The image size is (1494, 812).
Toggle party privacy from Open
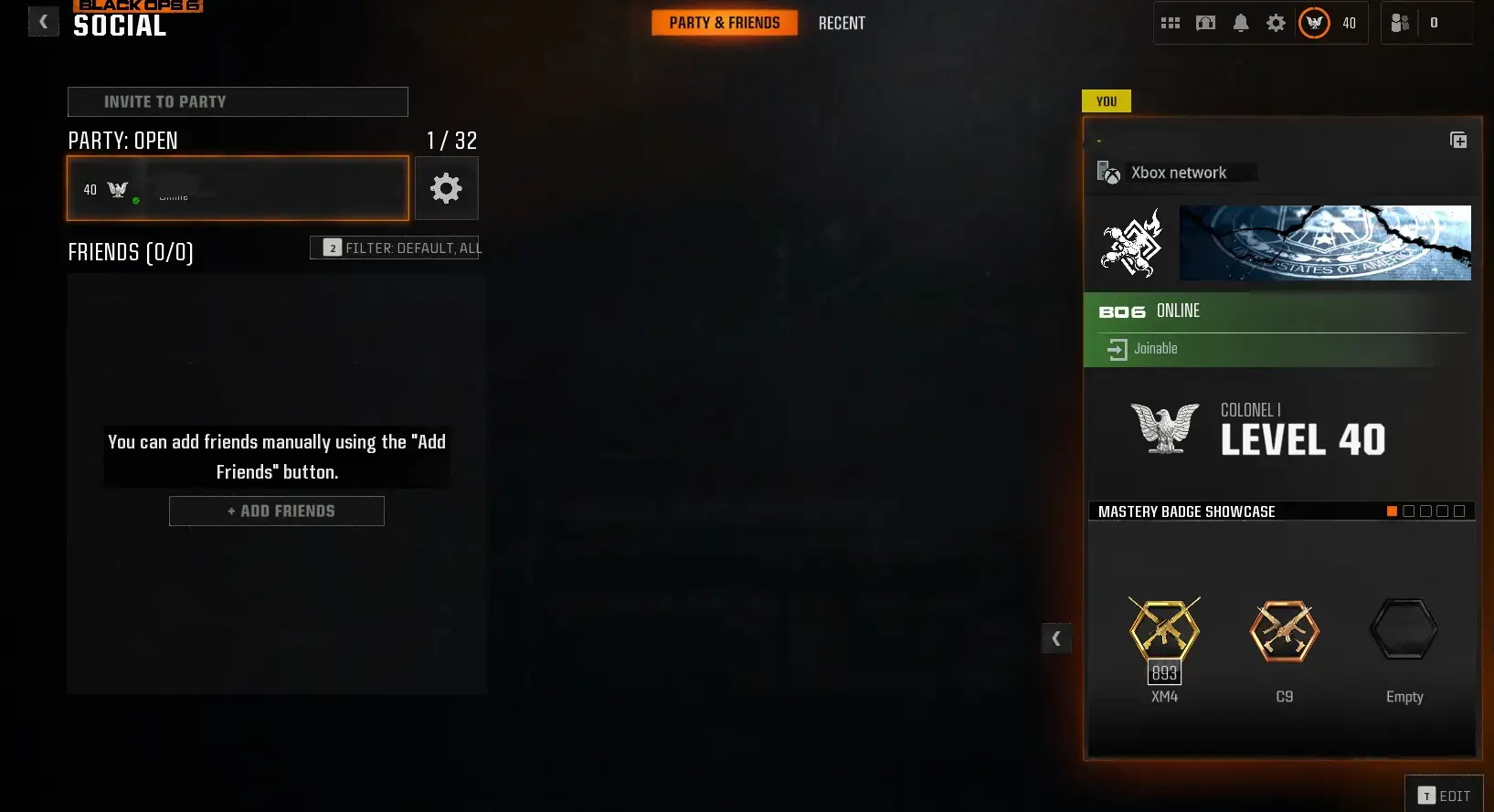pos(122,141)
